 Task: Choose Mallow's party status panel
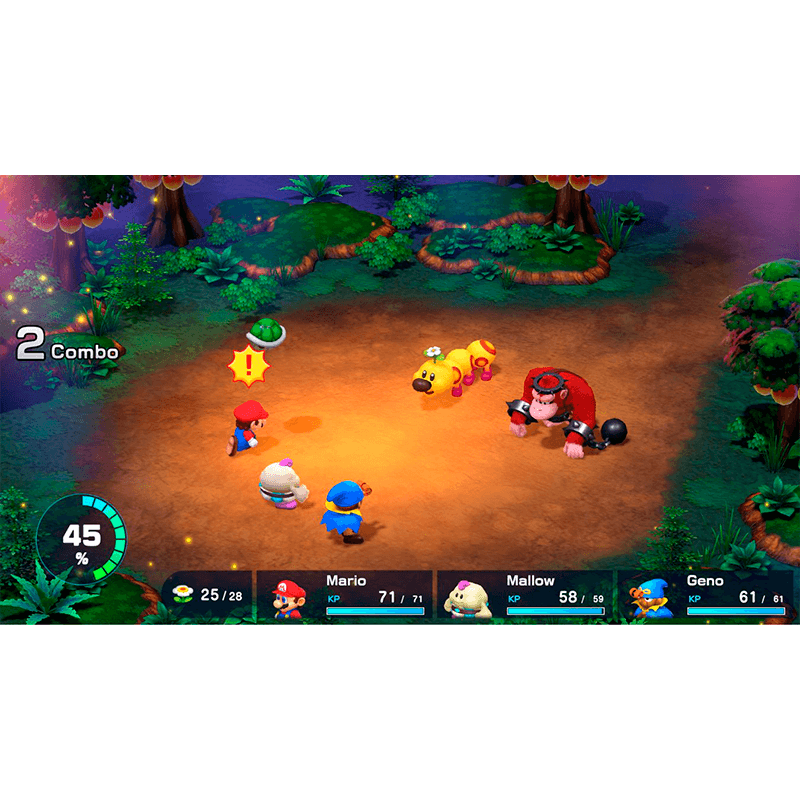pos(525,594)
